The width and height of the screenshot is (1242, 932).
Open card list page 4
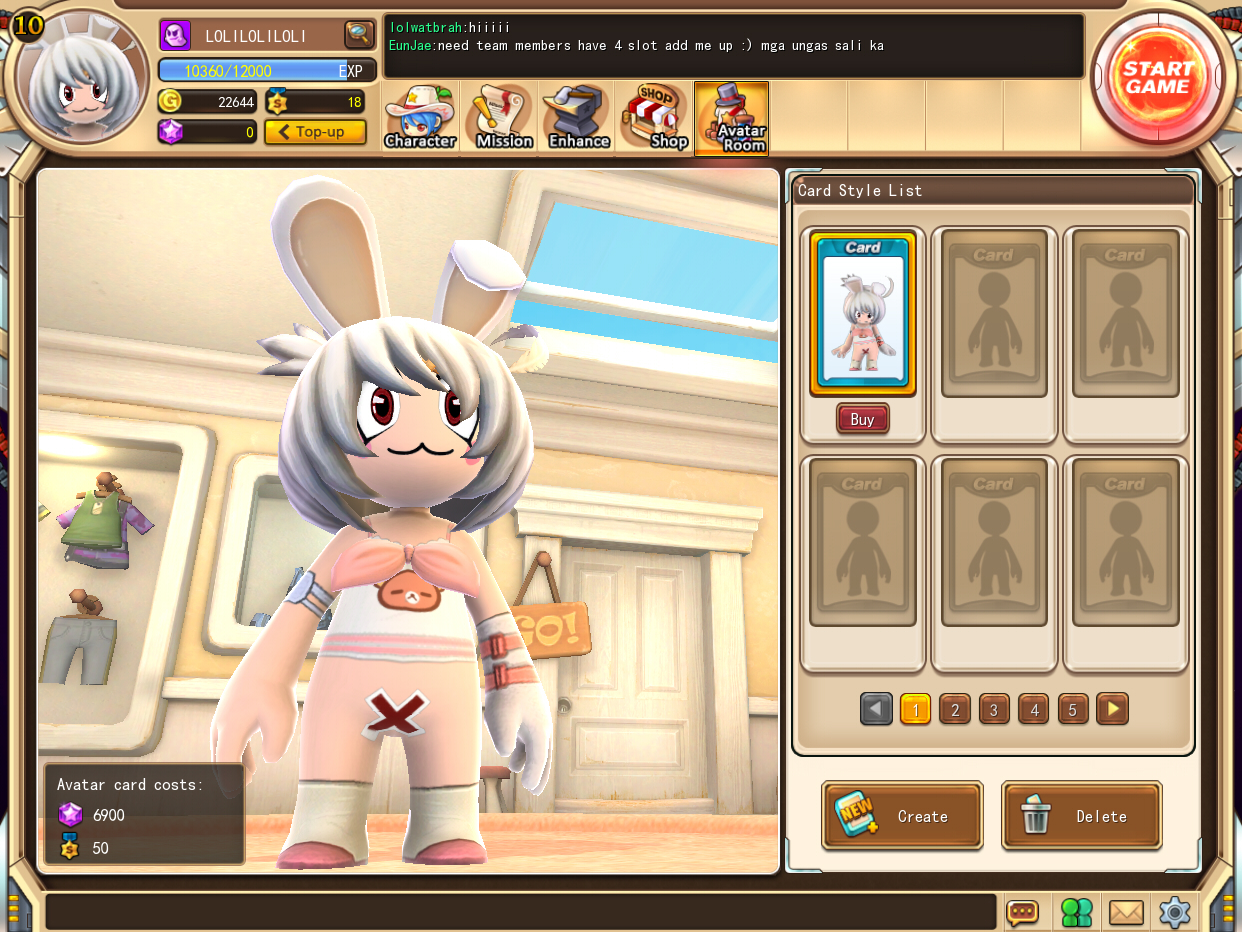[1034, 710]
